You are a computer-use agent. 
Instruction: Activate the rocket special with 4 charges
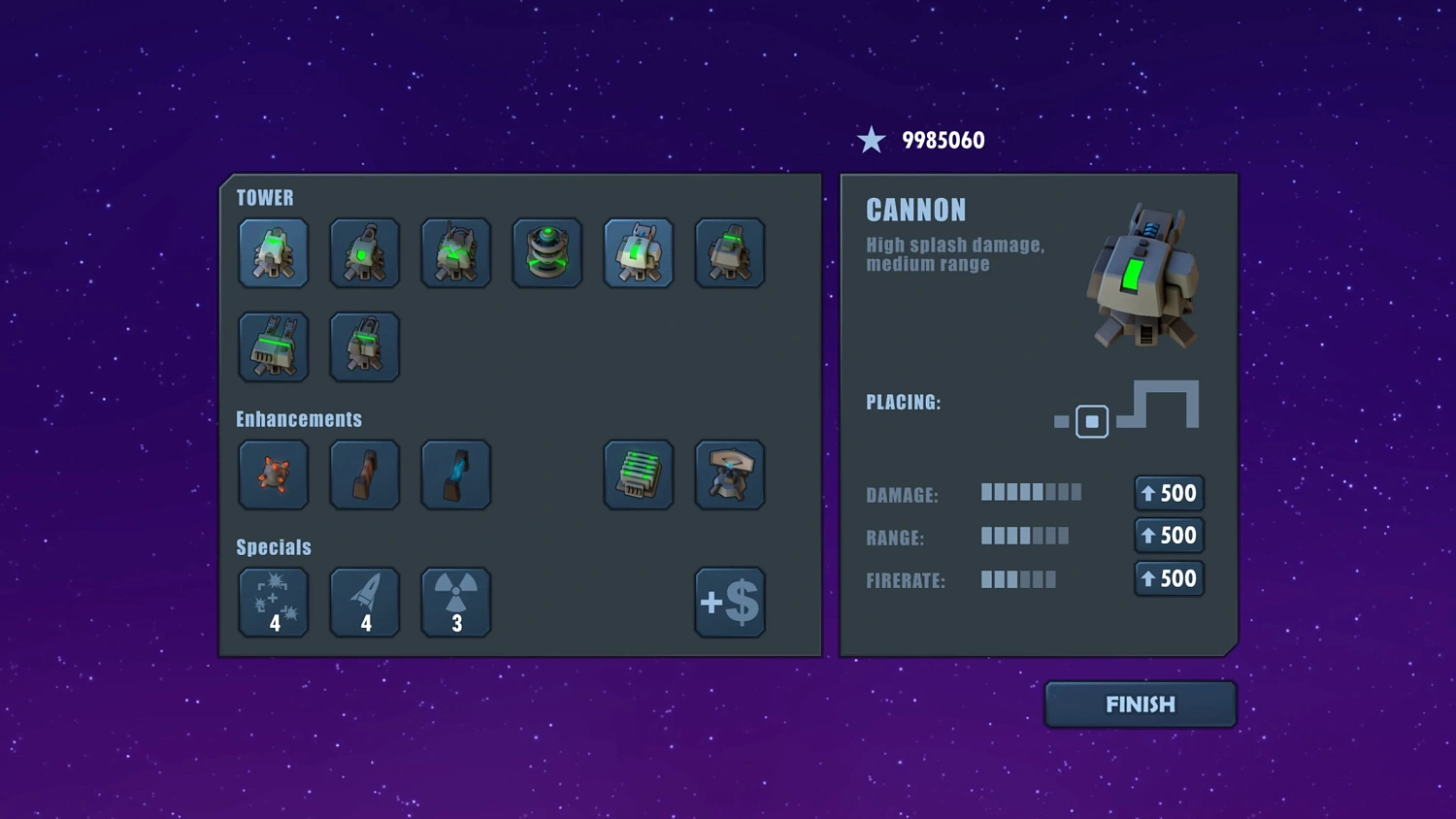click(x=364, y=602)
